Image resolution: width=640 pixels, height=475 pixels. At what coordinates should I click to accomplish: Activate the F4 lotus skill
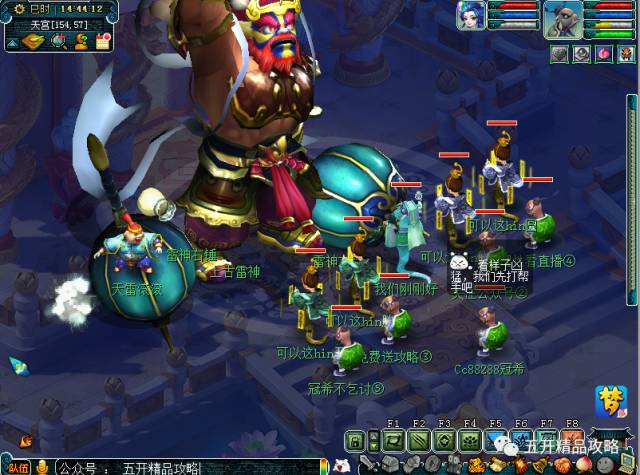pos(470,441)
